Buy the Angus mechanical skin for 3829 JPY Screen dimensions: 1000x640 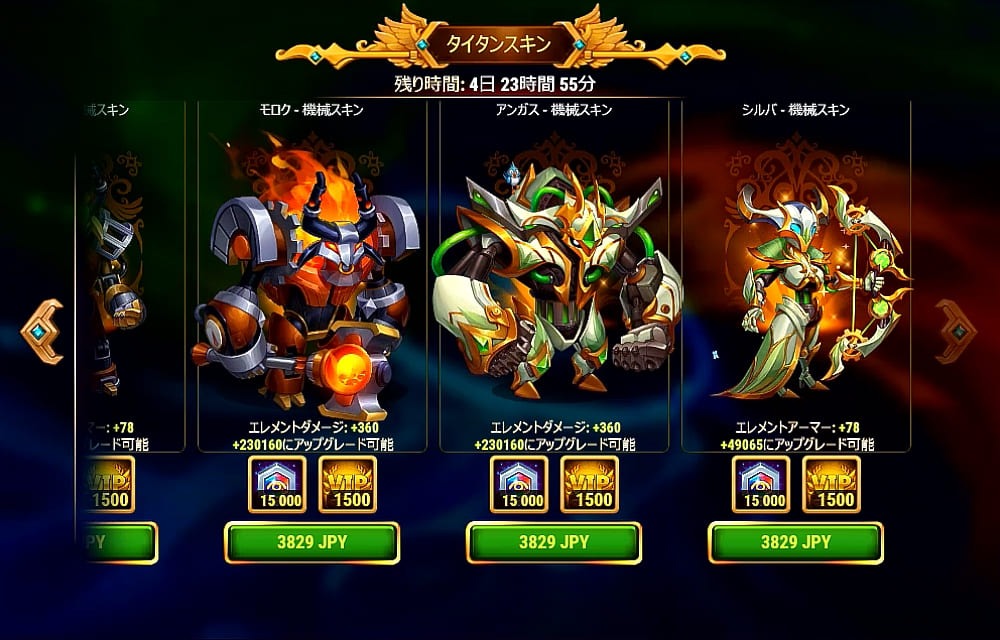tap(554, 542)
